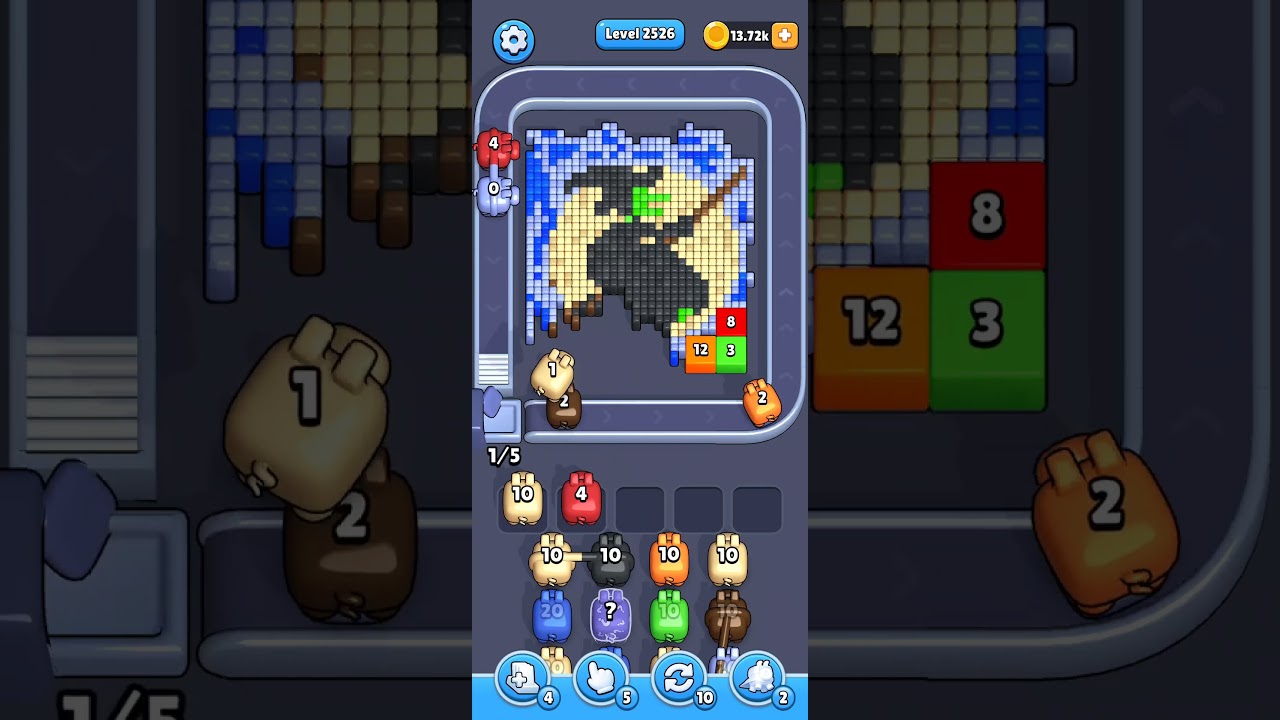Select the orange 10 brick
1280x720 pixels.
click(x=670, y=560)
